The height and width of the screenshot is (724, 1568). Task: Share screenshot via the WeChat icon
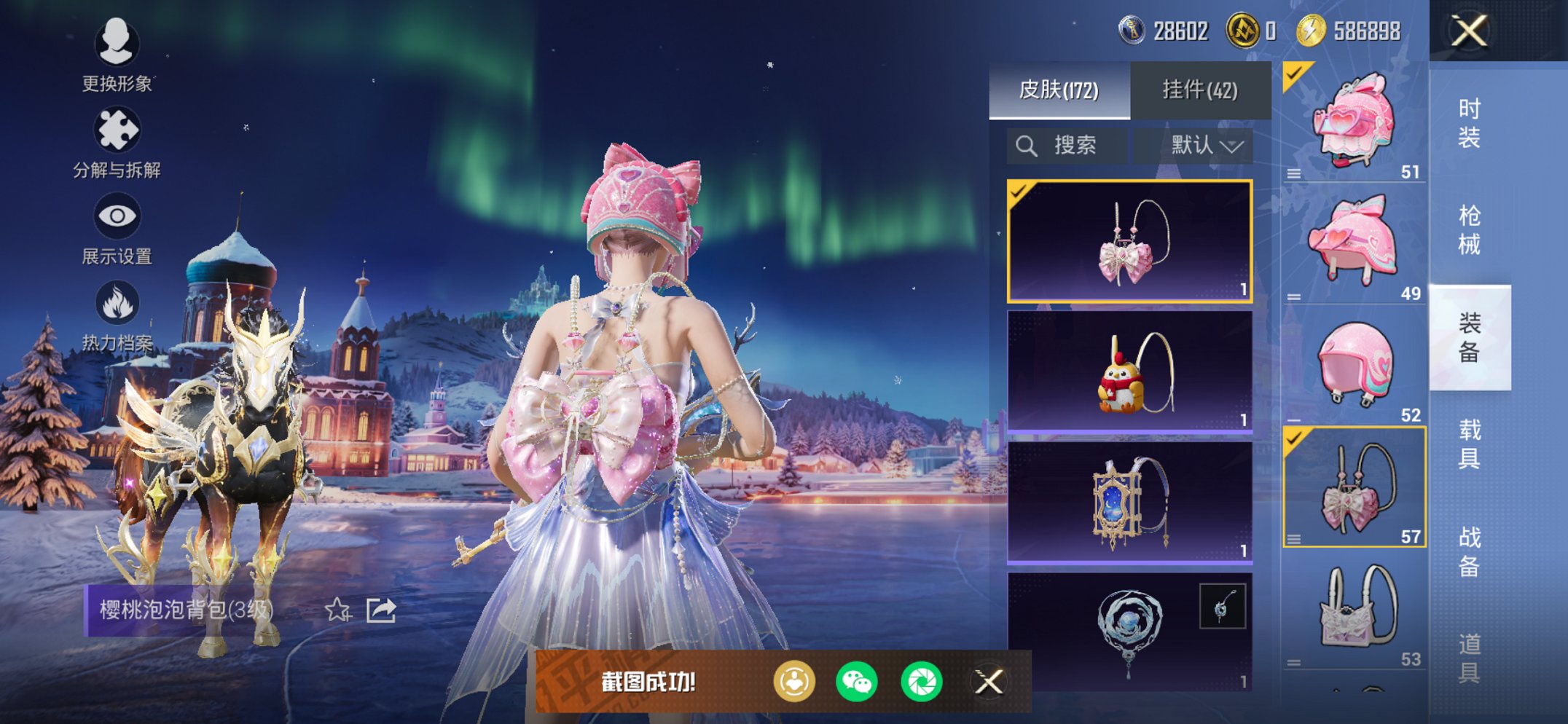[x=857, y=682]
